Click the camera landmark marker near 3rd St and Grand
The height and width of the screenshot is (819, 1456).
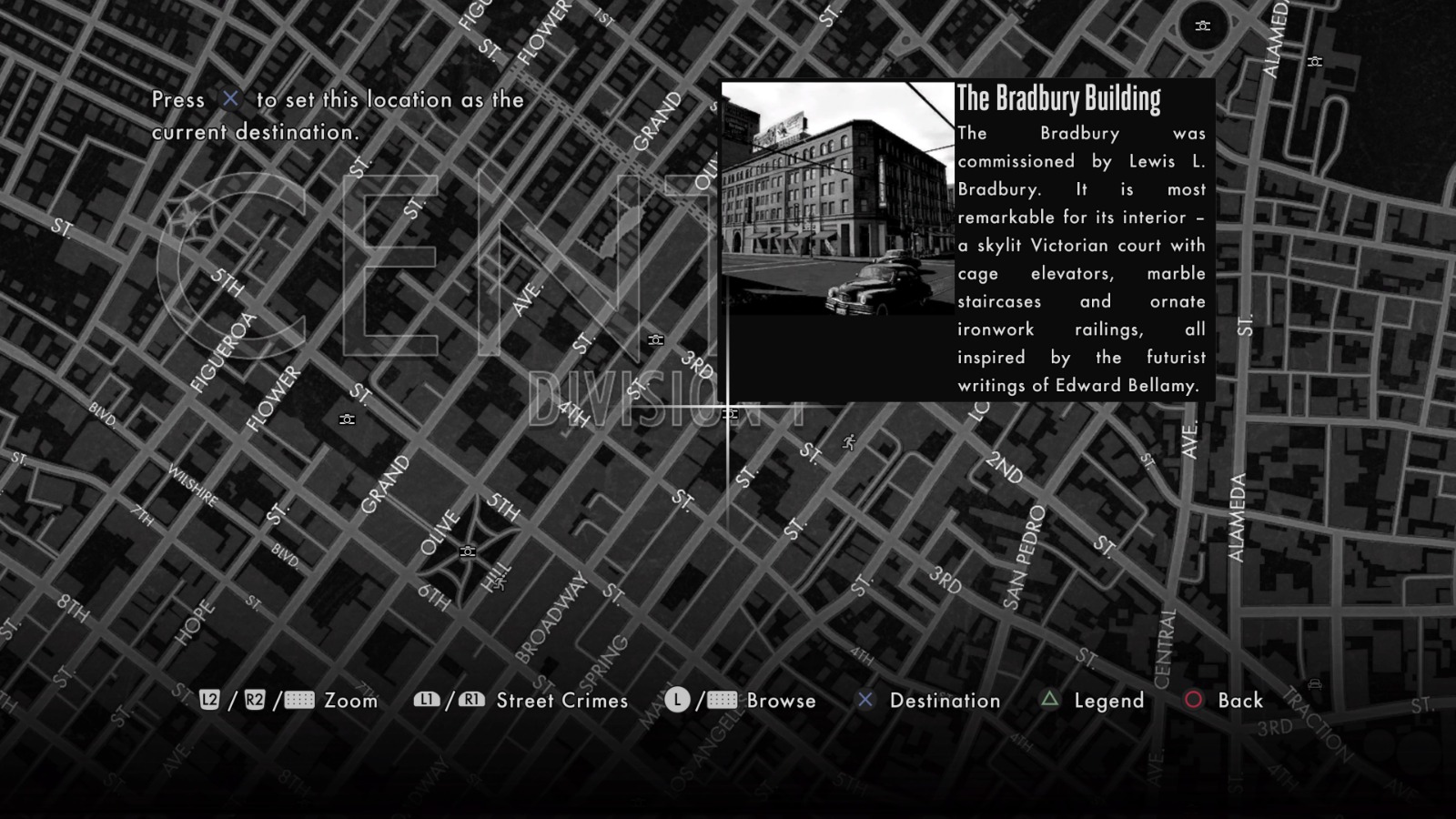tap(654, 340)
